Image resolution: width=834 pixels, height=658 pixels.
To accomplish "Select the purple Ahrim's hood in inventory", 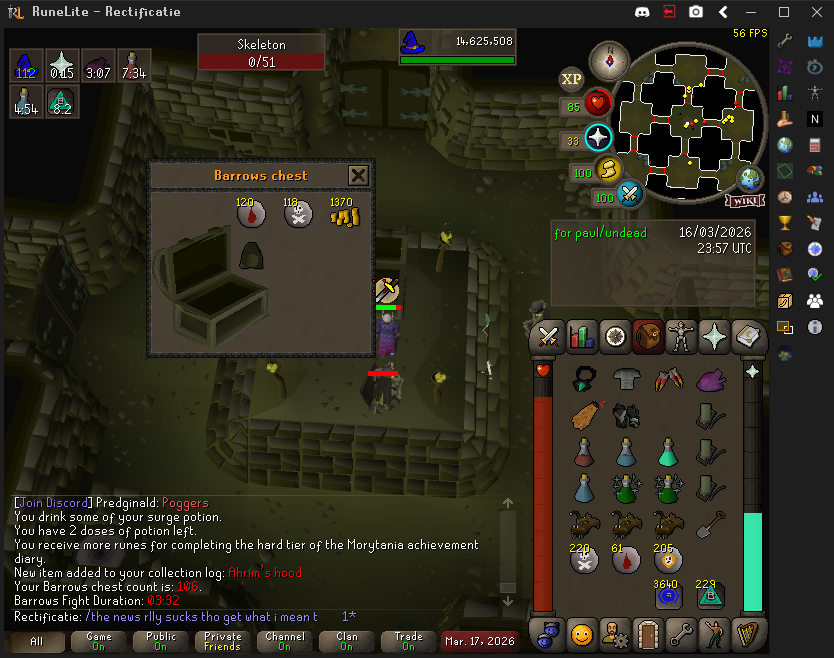I will (x=711, y=379).
